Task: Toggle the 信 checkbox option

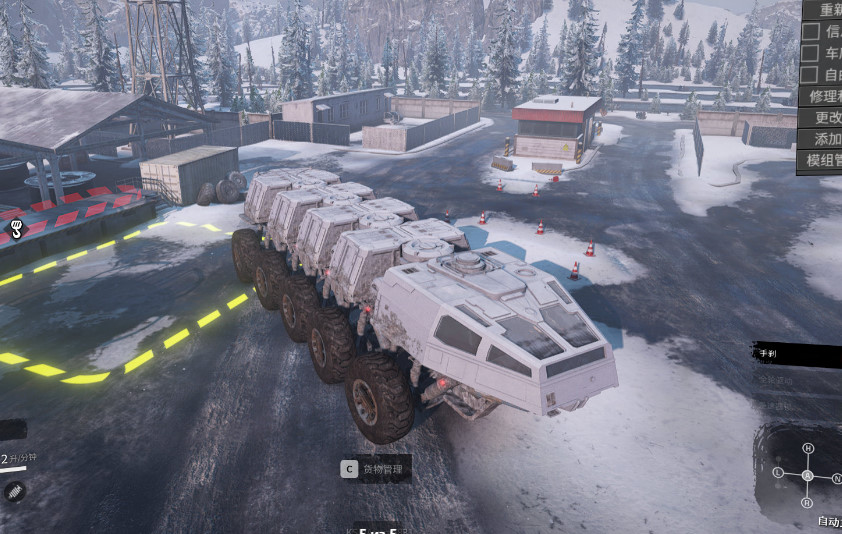Action: [x=811, y=31]
